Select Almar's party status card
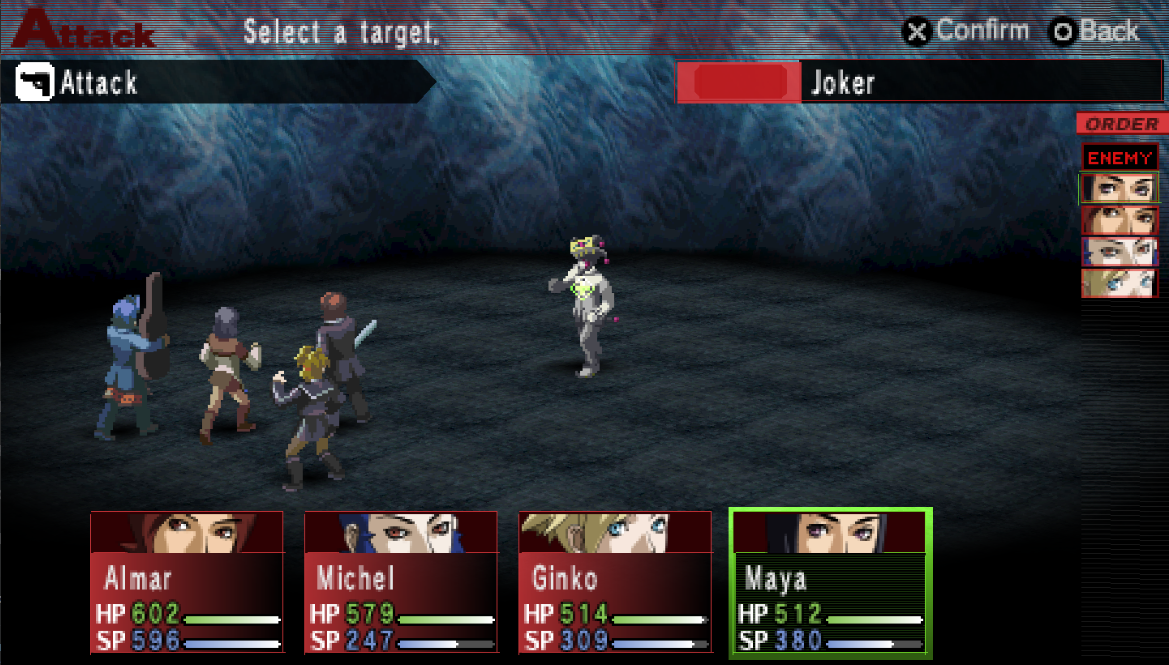Image resolution: width=1169 pixels, height=665 pixels. pyautogui.click(x=187, y=583)
